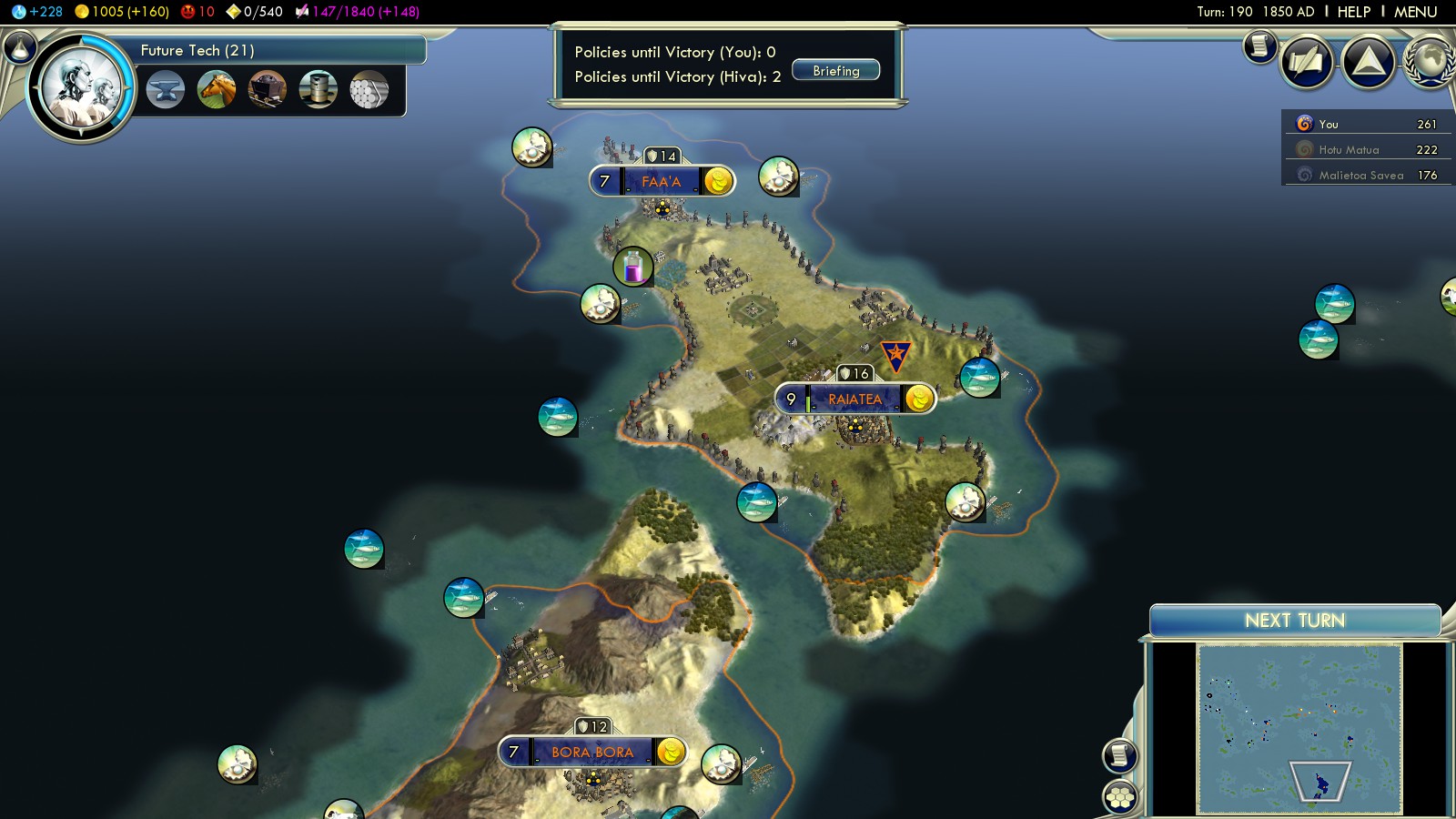Click Raiatea's gold coin production icon

(919, 399)
